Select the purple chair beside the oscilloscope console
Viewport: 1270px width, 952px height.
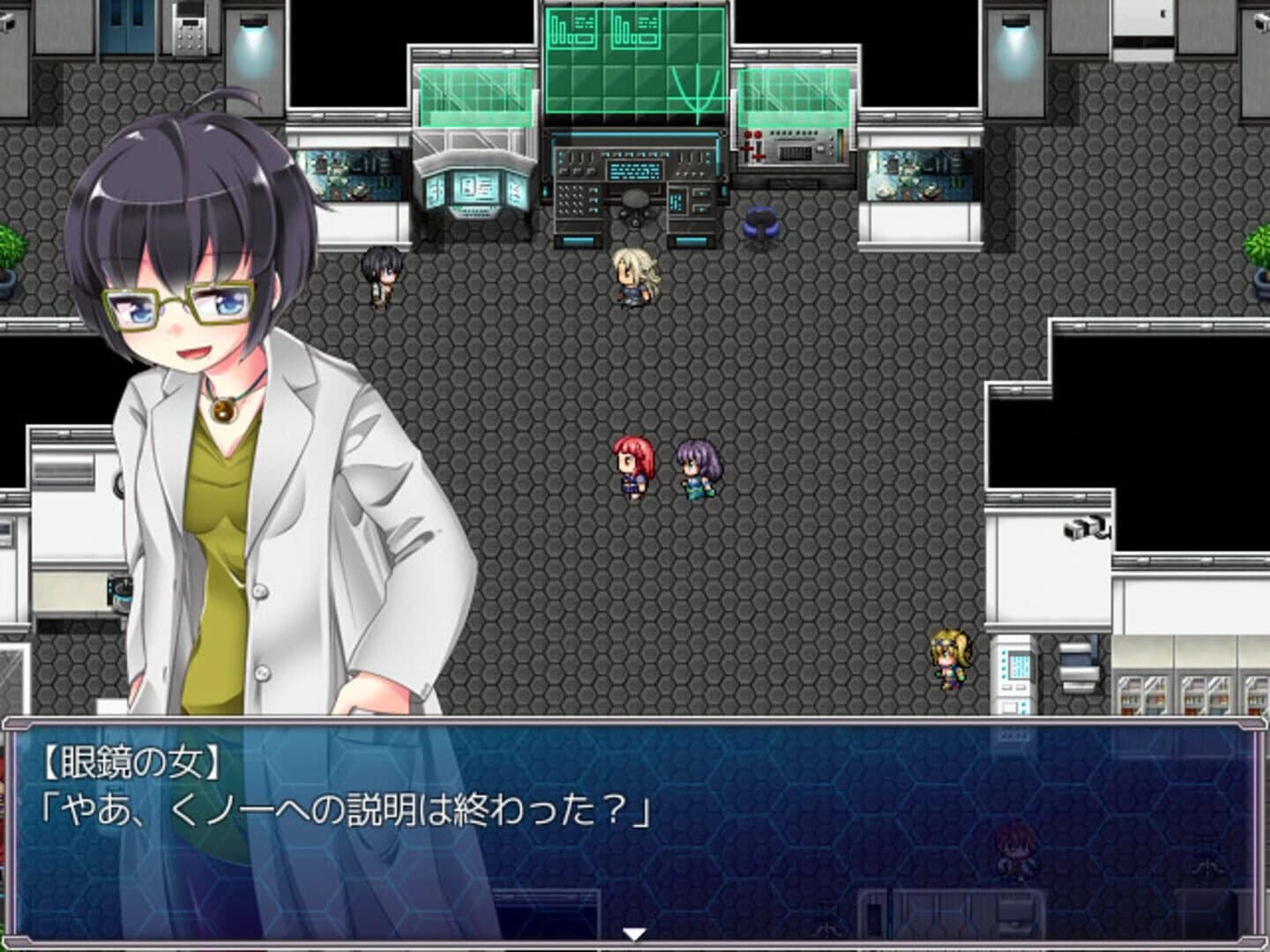(x=762, y=222)
